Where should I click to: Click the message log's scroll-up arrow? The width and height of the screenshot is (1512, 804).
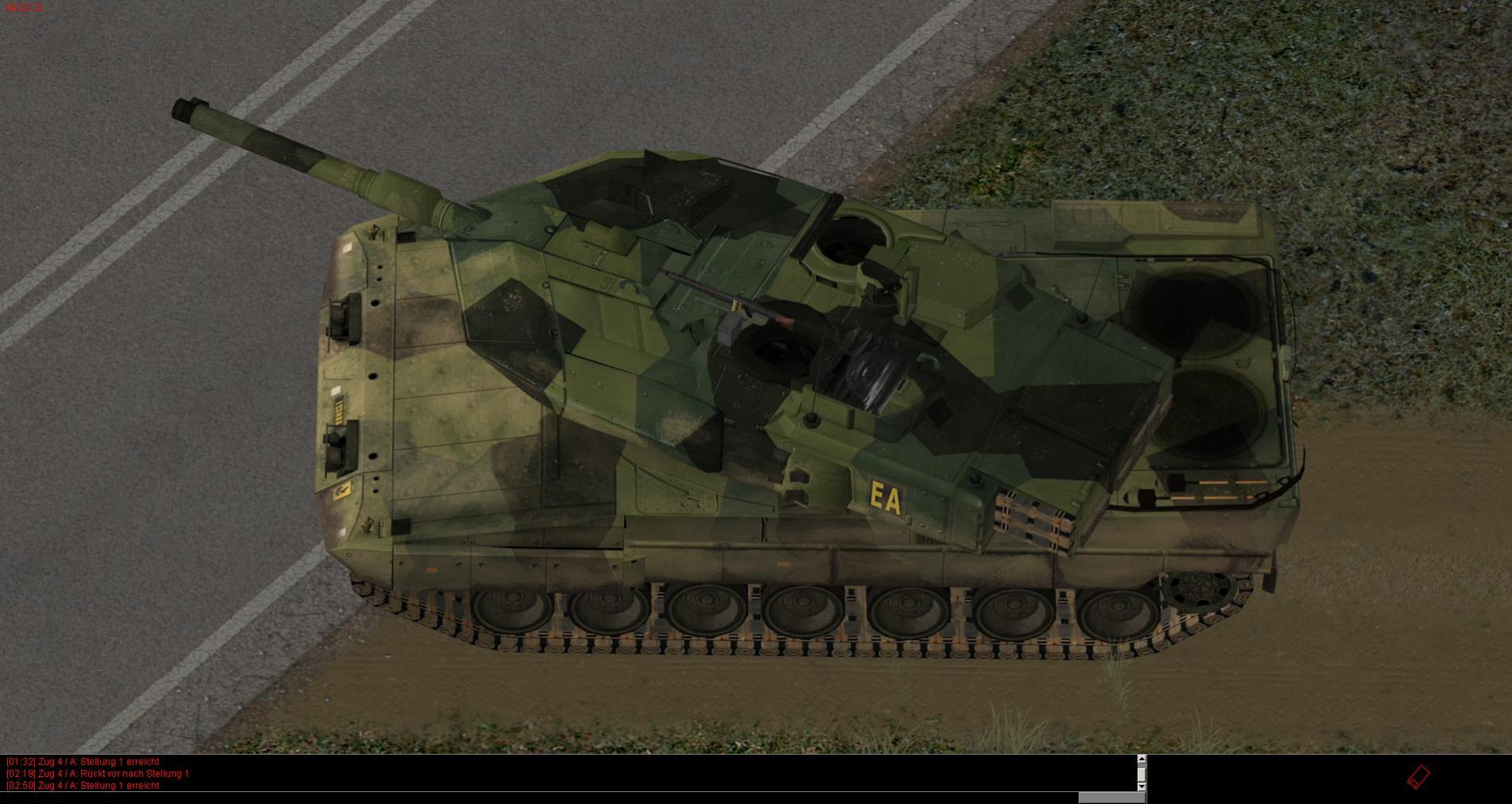pos(1142,759)
